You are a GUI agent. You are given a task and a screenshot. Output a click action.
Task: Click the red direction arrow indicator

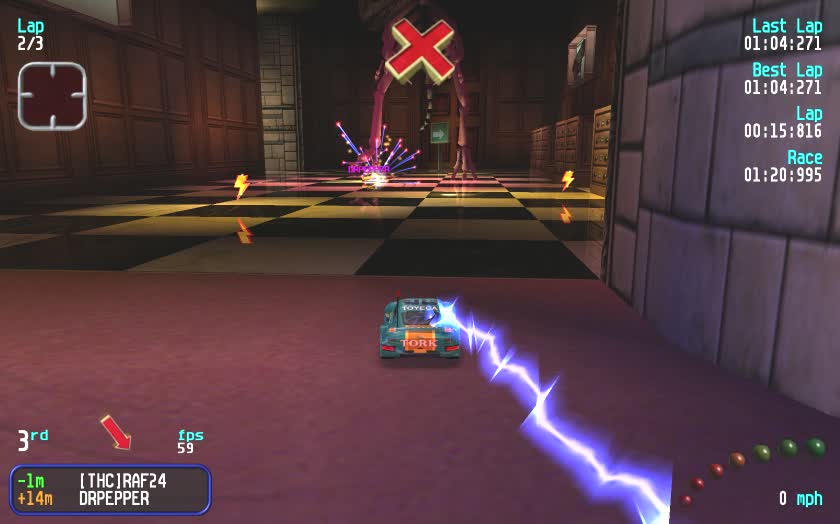click(116, 432)
